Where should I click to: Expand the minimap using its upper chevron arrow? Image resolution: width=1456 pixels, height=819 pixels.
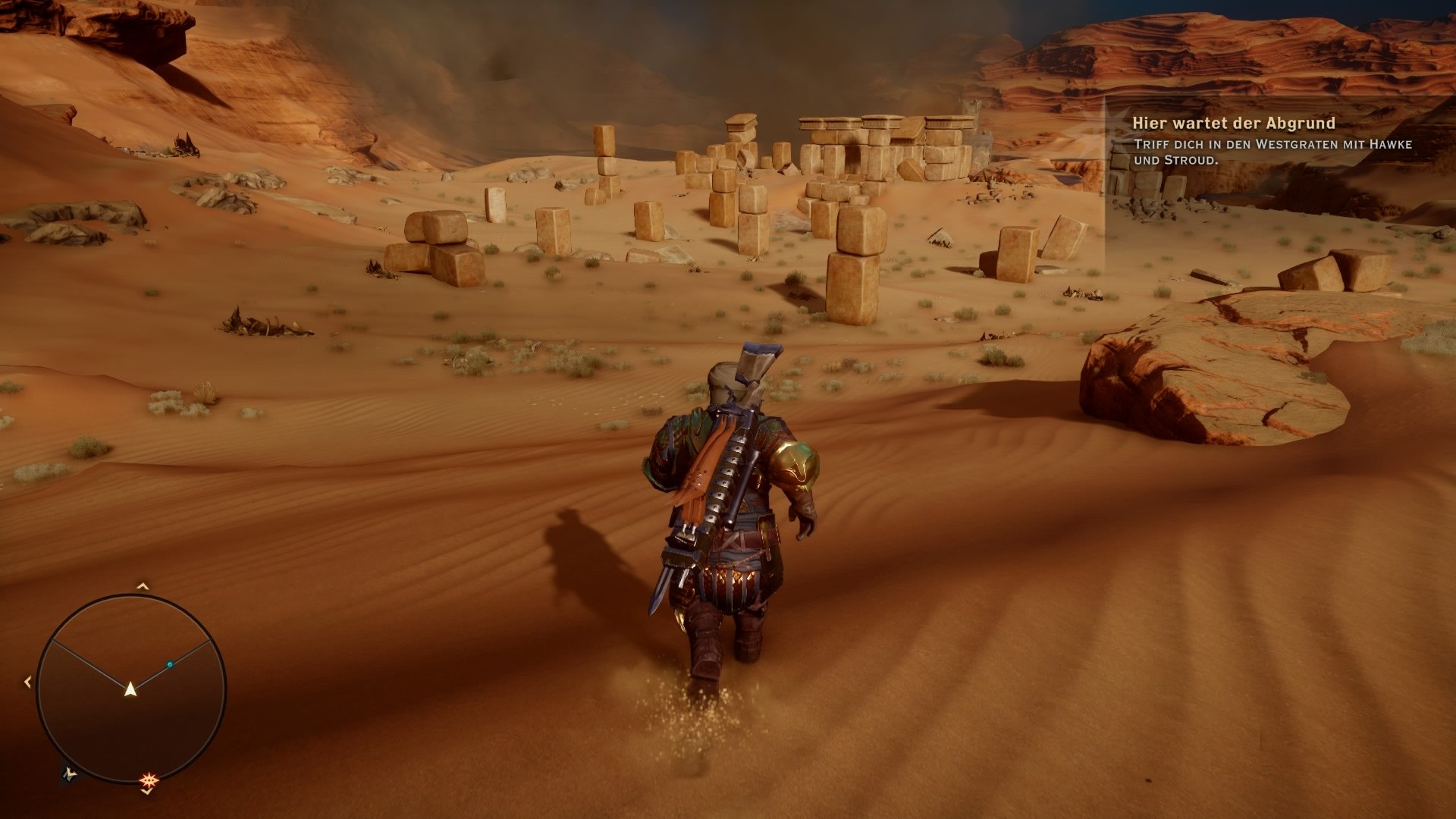pyautogui.click(x=142, y=585)
